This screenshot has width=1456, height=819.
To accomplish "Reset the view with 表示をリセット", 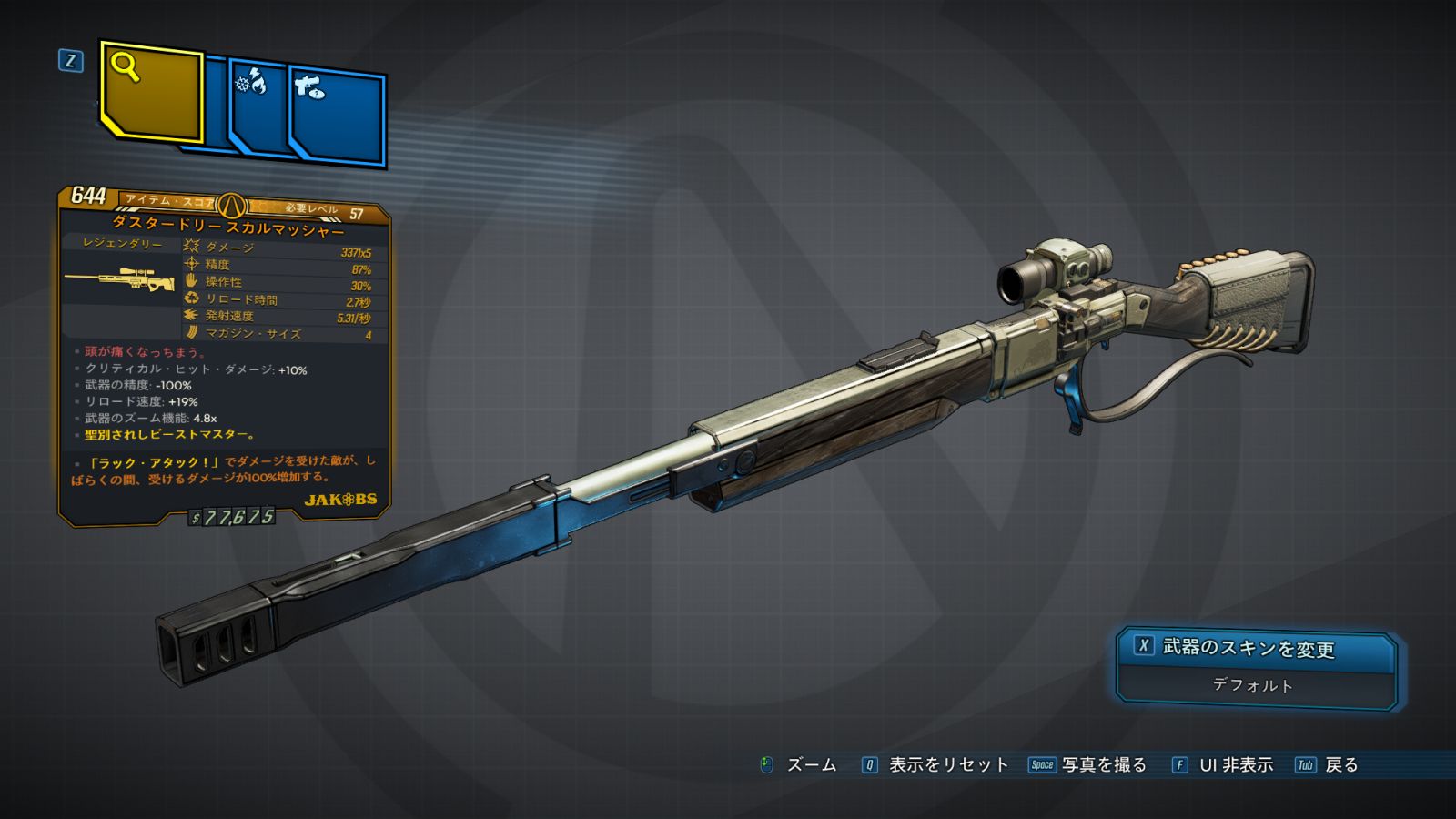I will pyautogui.click(x=935, y=765).
